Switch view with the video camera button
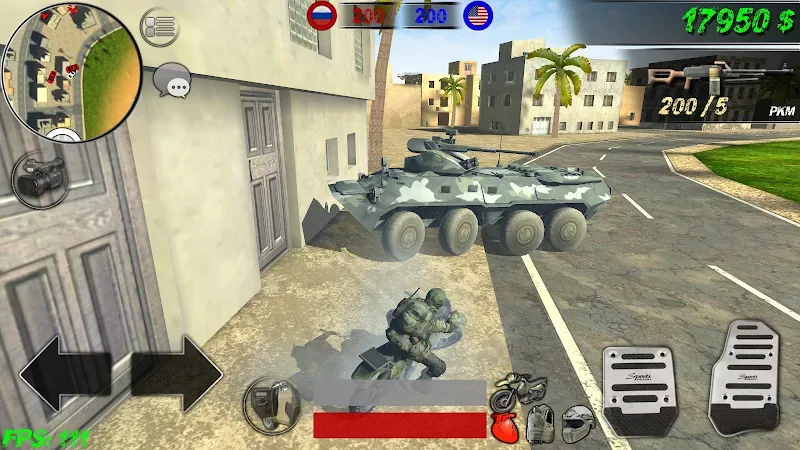Image resolution: width=800 pixels, height=450 pixels. 40,177
